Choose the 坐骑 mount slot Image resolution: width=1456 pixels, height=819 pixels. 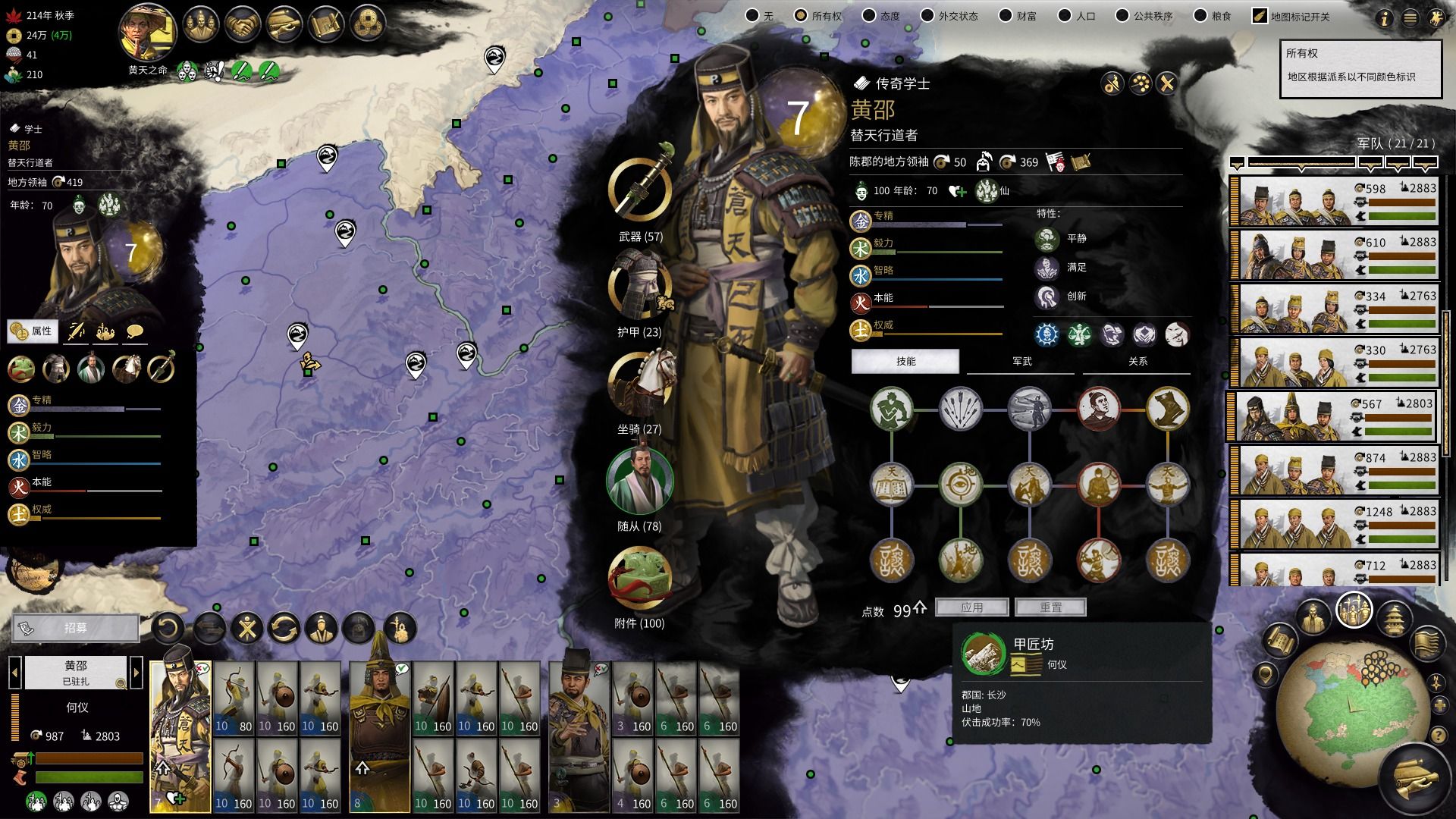pyautogui.click(x=640, y=384)
